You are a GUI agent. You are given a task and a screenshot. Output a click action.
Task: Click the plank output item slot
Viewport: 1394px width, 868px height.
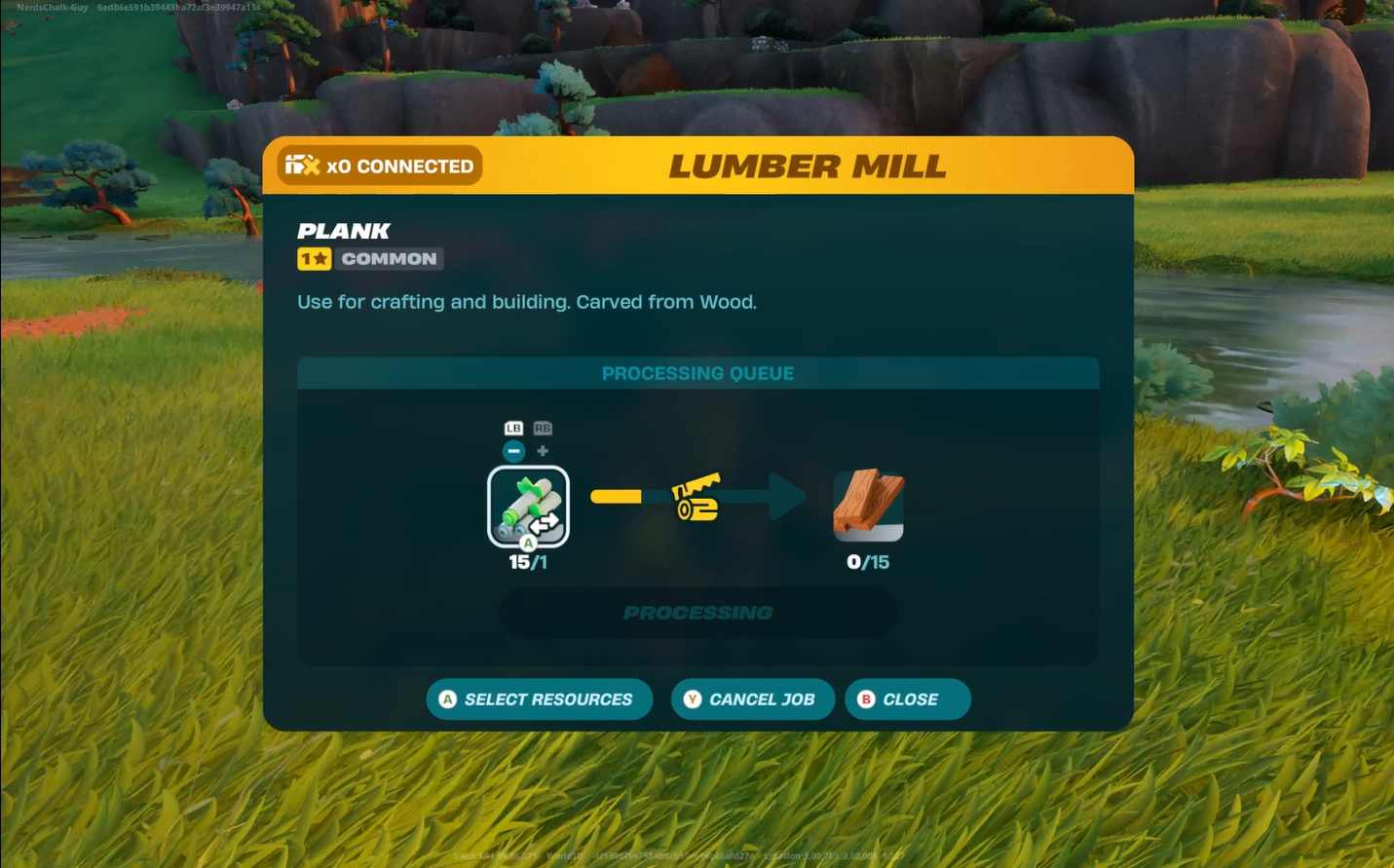(x=868, y=506)
